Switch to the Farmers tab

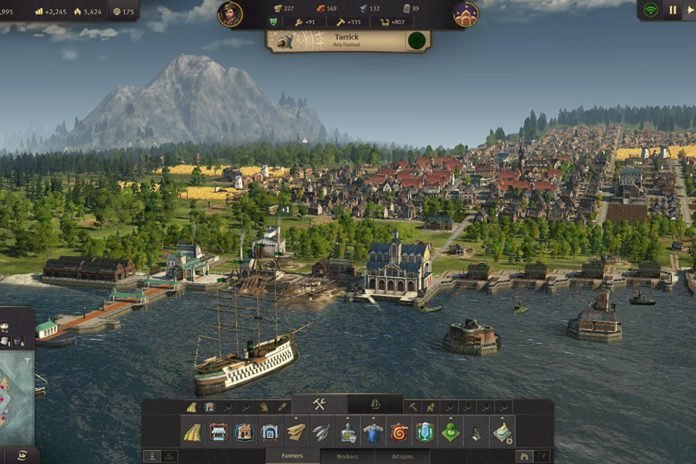click(293, 456)
